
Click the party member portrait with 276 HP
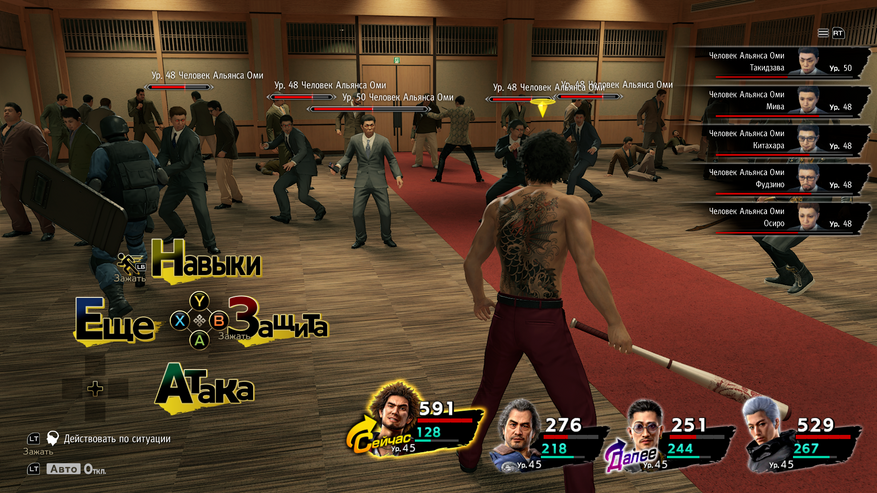pos(518,433)
